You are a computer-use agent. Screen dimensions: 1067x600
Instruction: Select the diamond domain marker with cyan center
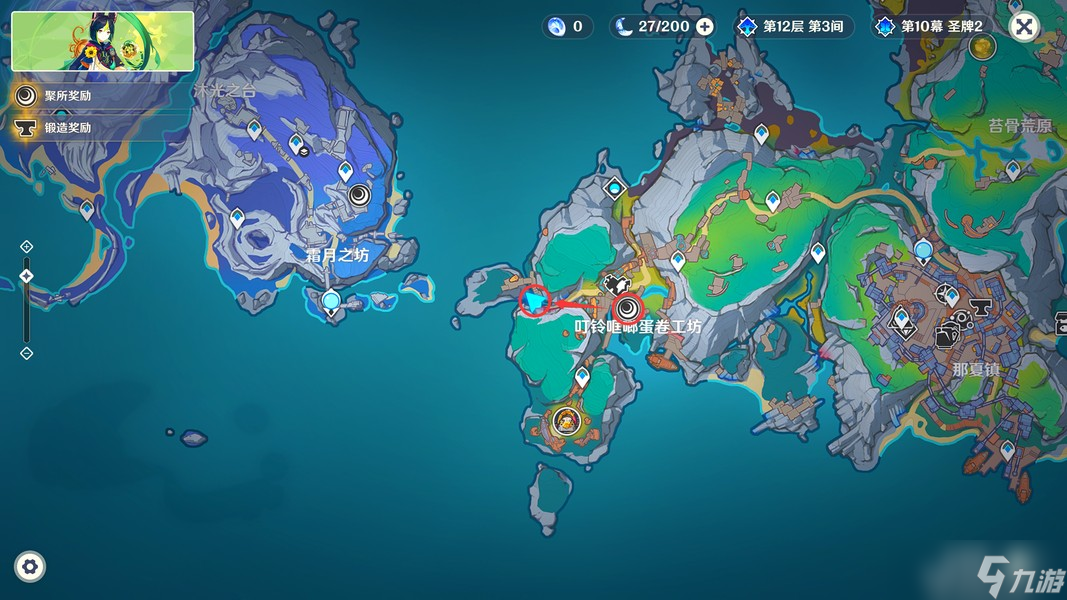[x=614, y=187]
